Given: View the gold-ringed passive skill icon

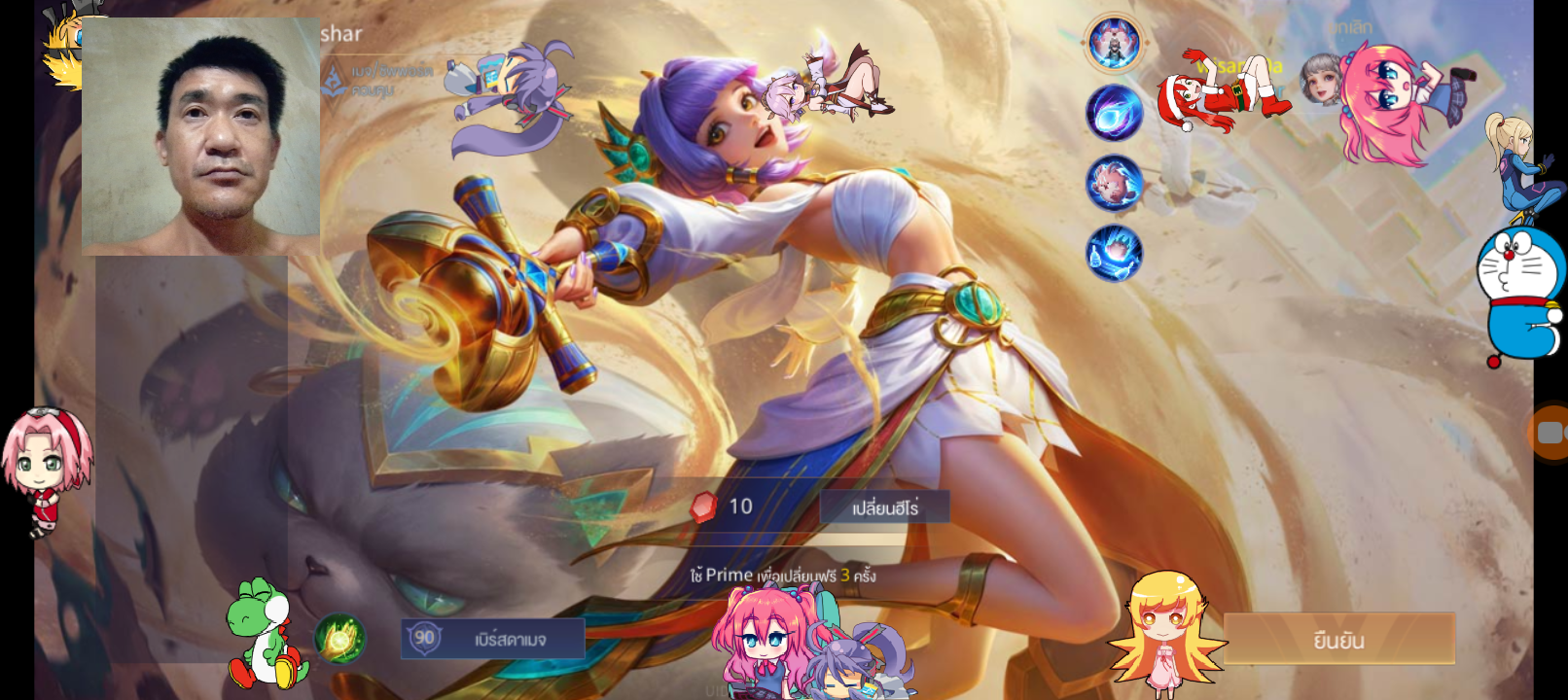Looking at the screenshot, I should 1114,42.
